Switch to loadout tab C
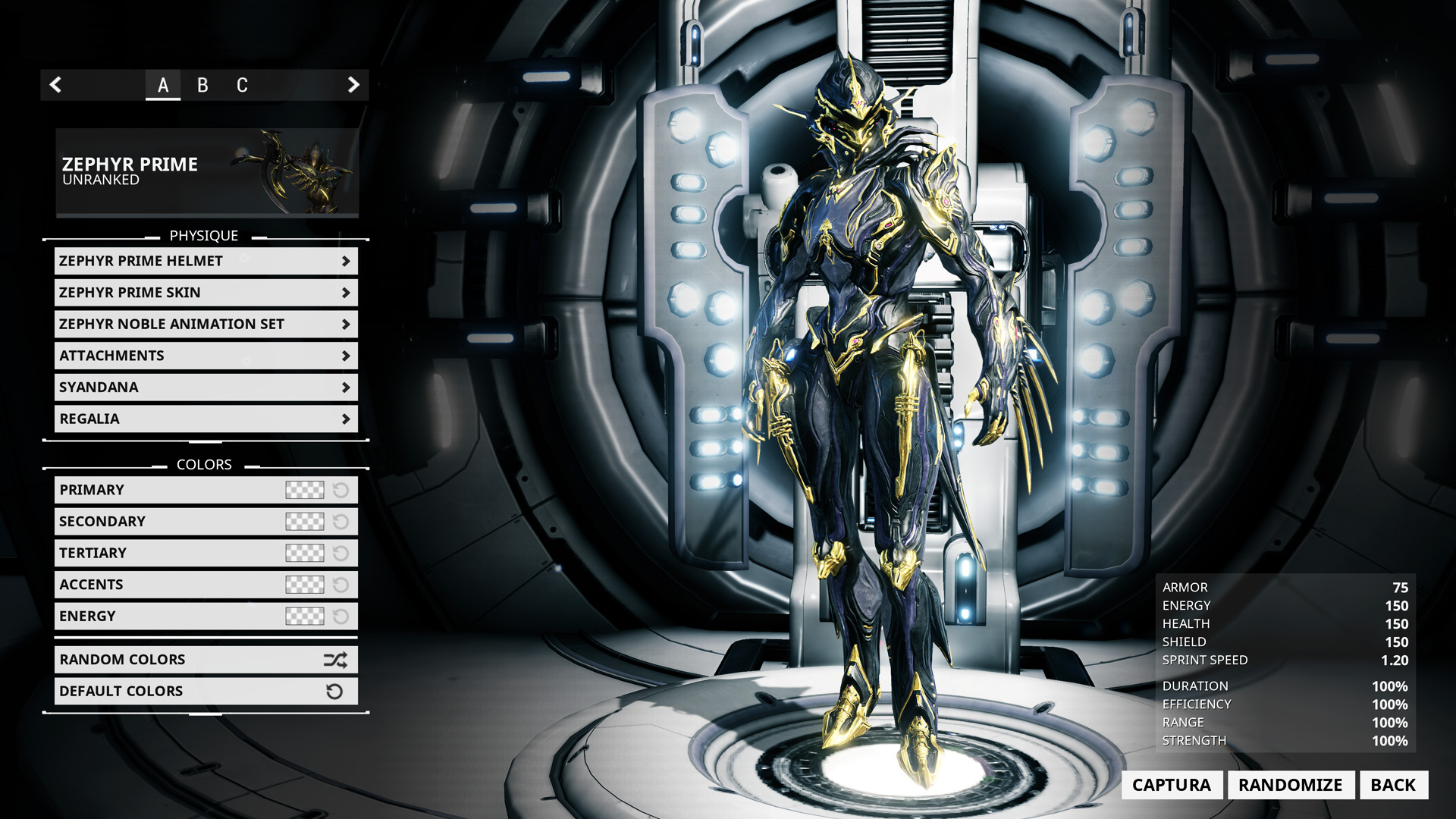This screenshot has width=1456, height=819. pyautogui.click(x=241, y=85)
